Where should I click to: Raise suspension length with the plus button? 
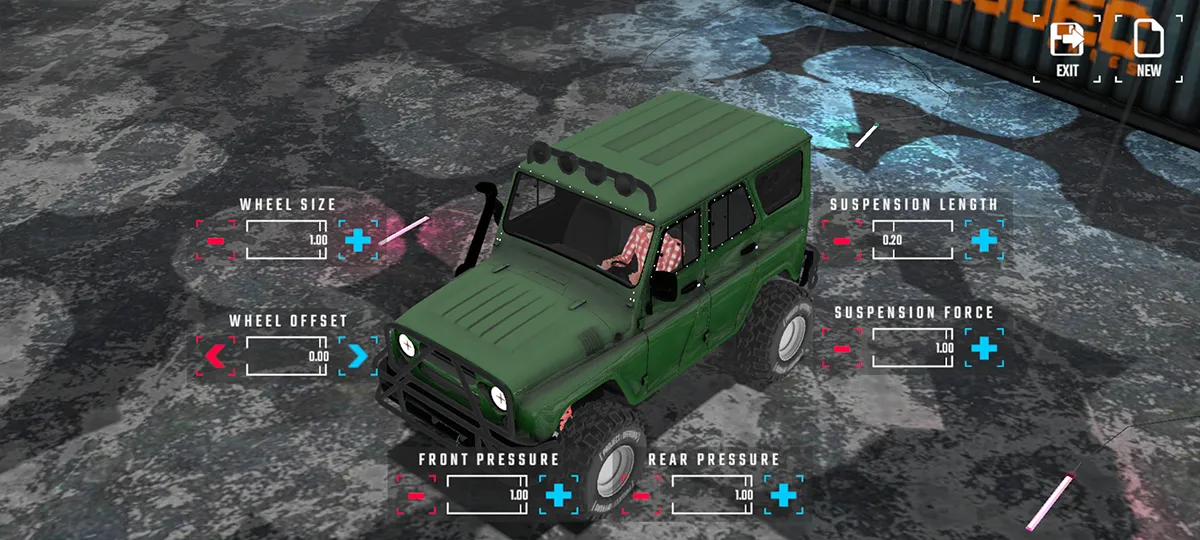point(984,240)
